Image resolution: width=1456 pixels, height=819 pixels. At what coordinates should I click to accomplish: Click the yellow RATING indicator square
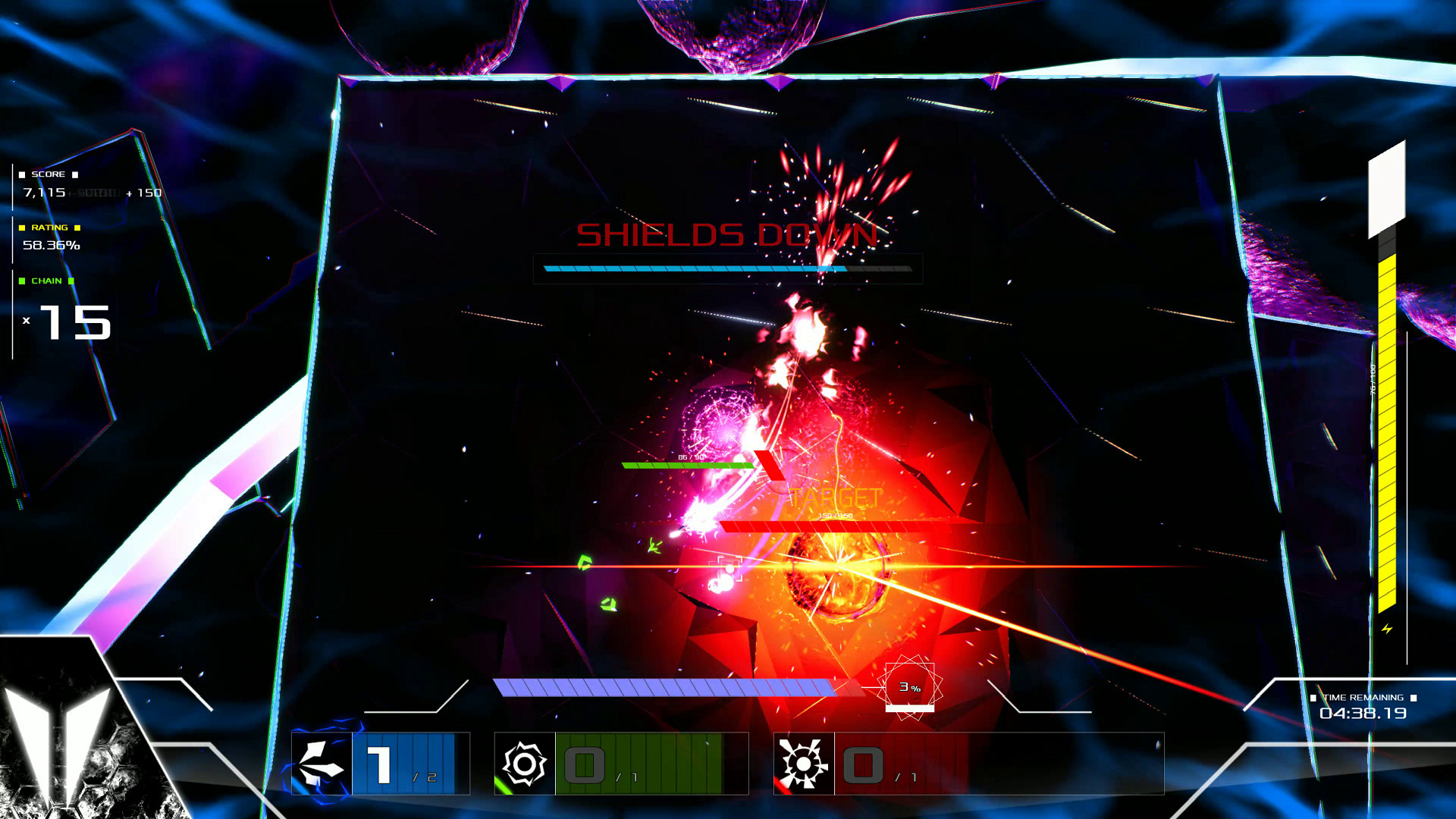[x=21, y=227]
